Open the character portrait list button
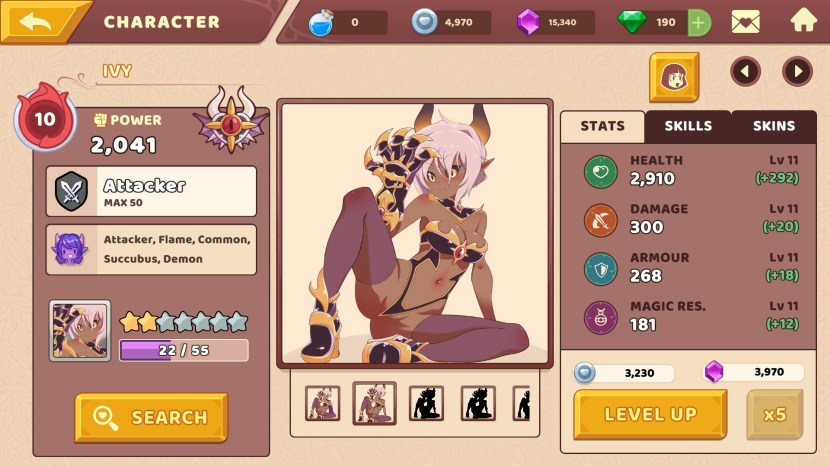The image size is (830, 467). [x=674, y=77]
